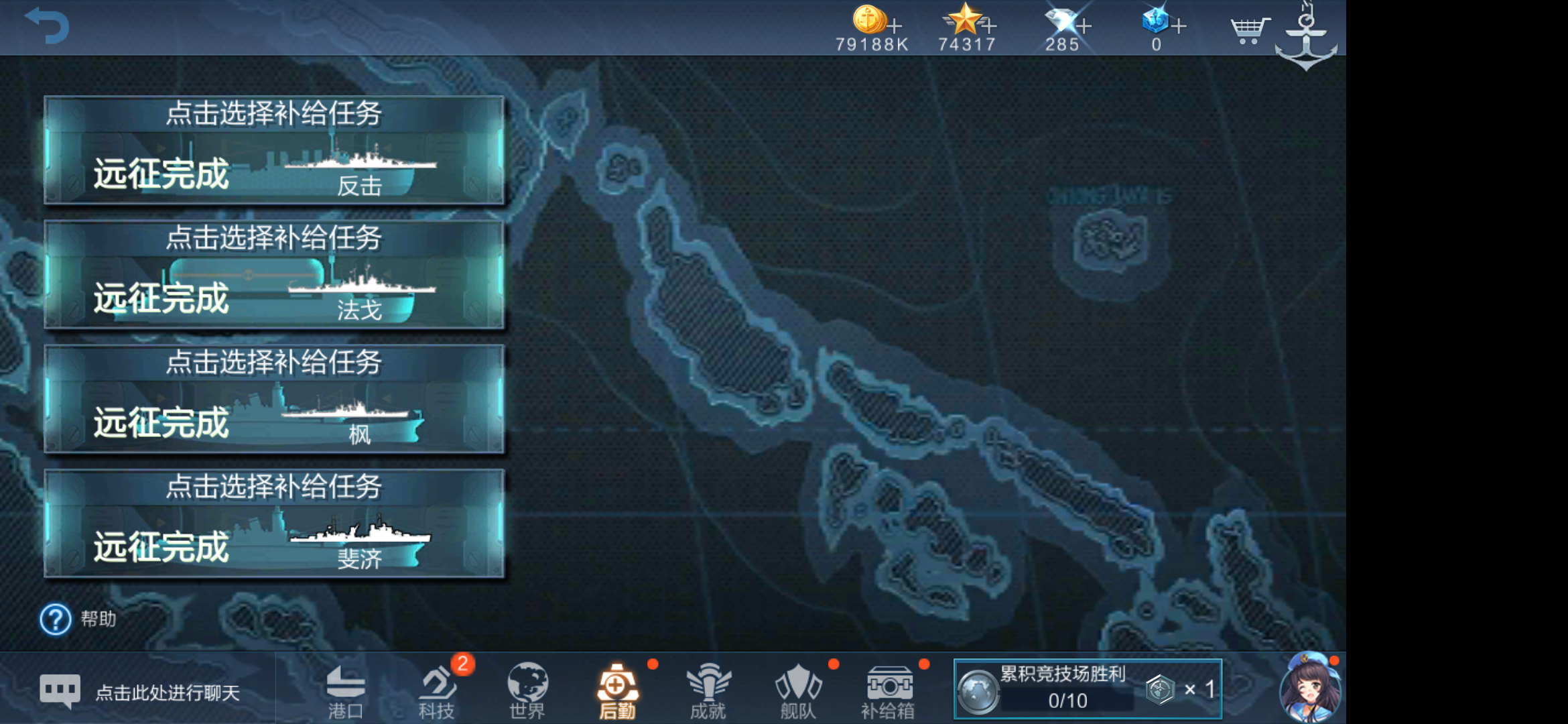The image size is (1568, 724).
Task: Open the anchor icon at top right
Action: 1305,34
